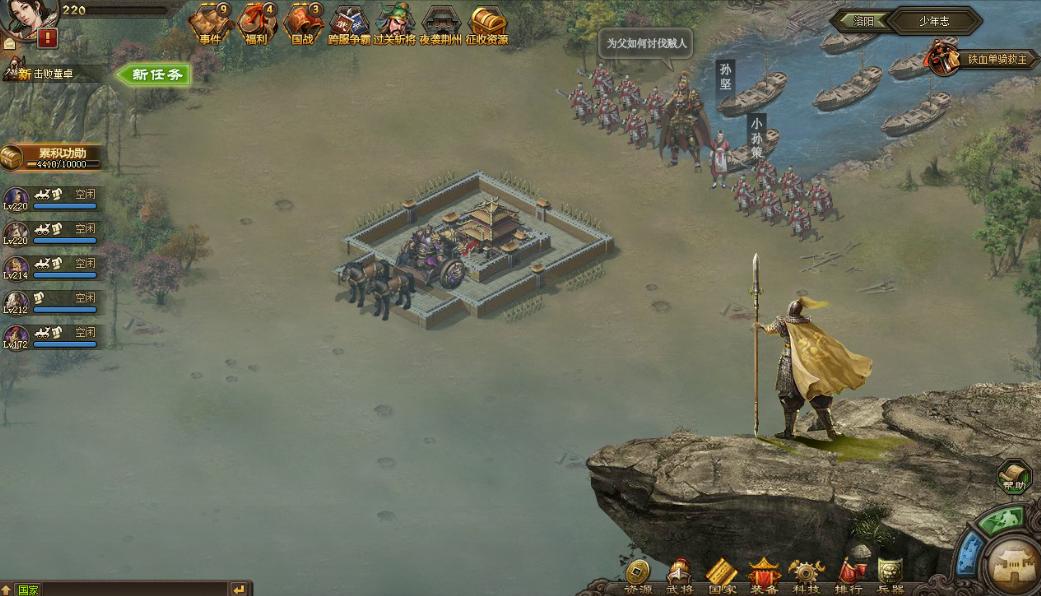
Task: Open the 国战 nation war icon
Action: 302,23
